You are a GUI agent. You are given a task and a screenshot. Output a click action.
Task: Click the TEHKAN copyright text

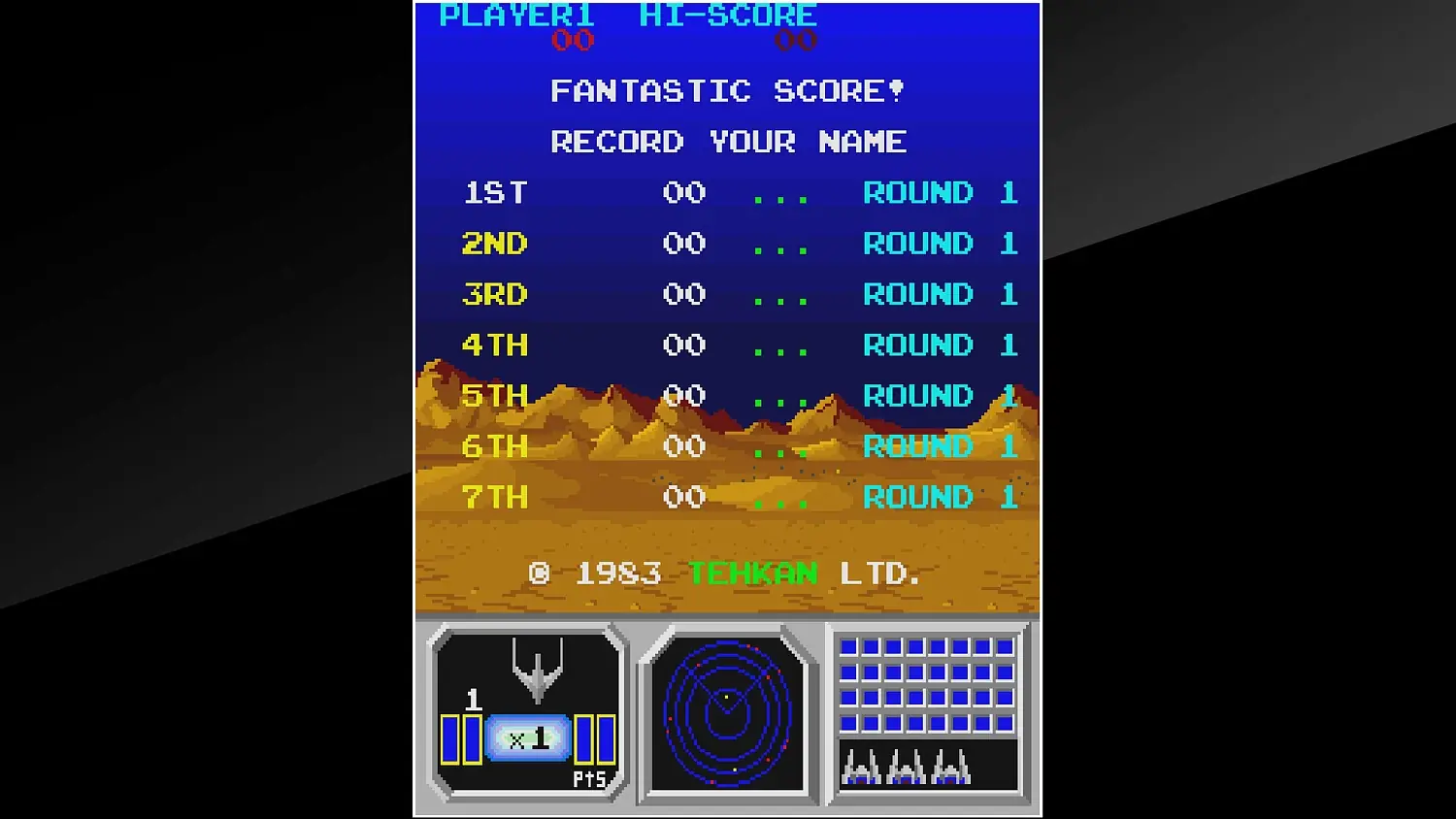point(752,573)
